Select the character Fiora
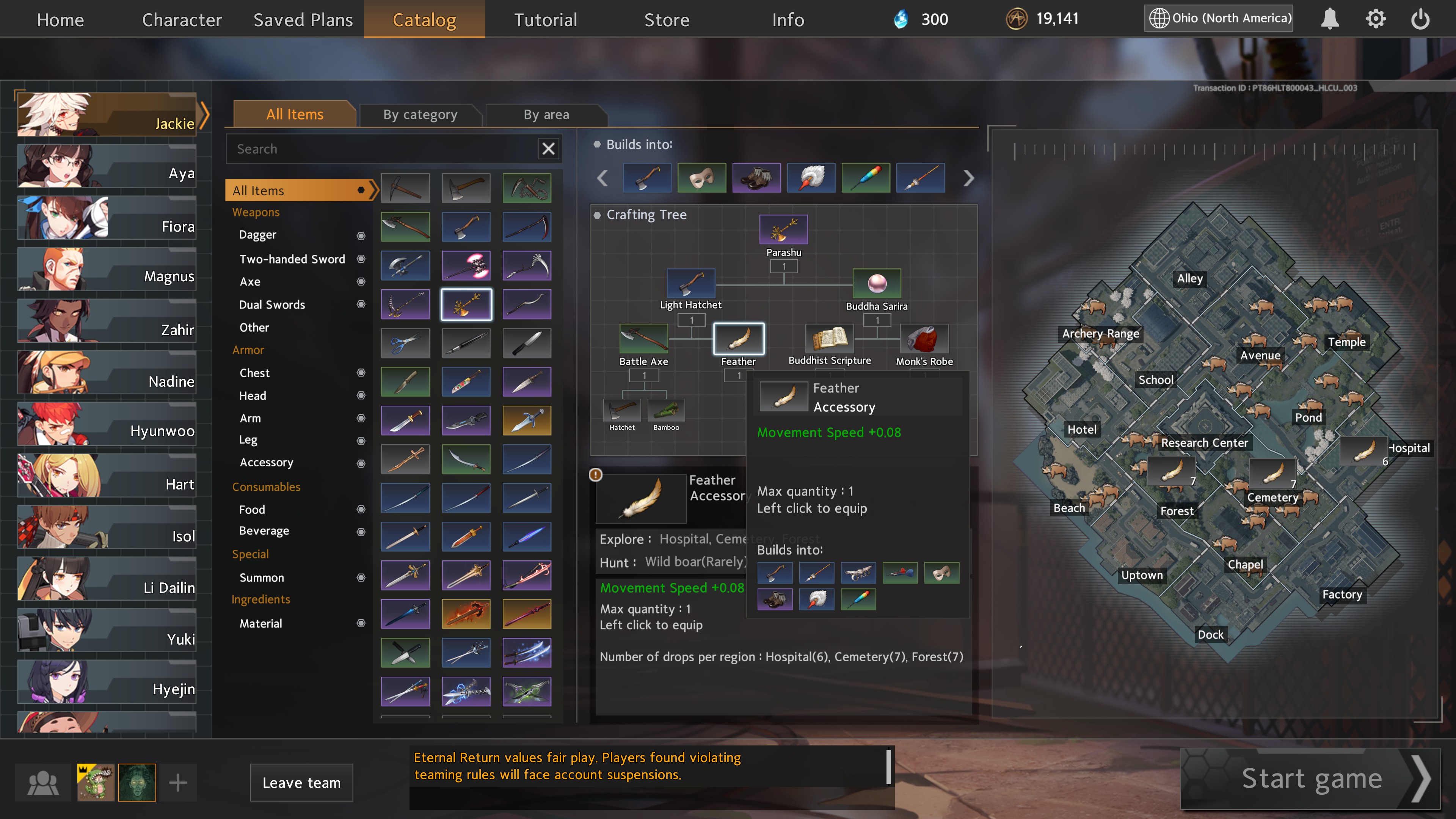This screenshot has width=1456, height=819. 107,219
